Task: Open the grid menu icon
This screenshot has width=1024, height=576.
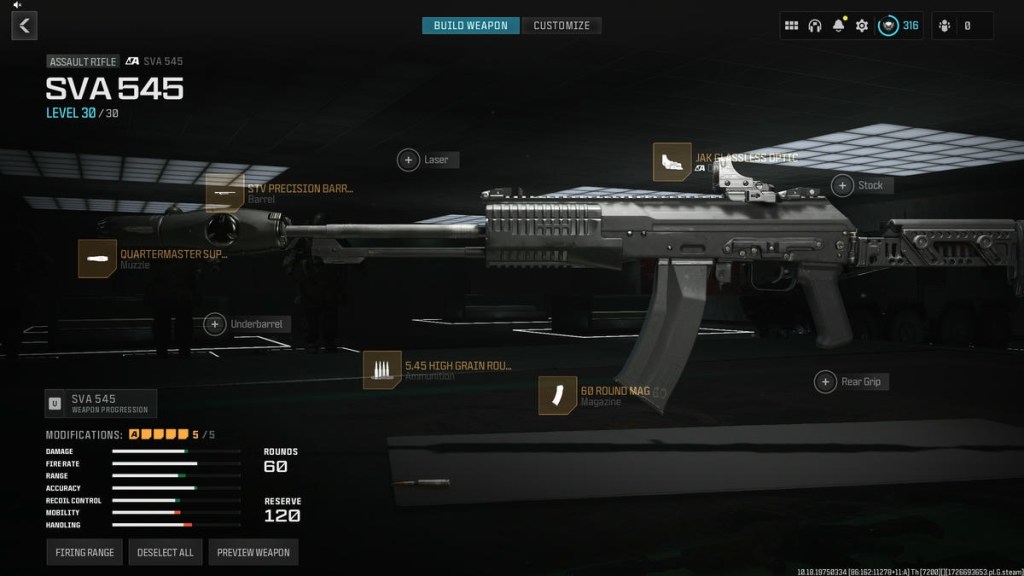Action: point(791,25)
